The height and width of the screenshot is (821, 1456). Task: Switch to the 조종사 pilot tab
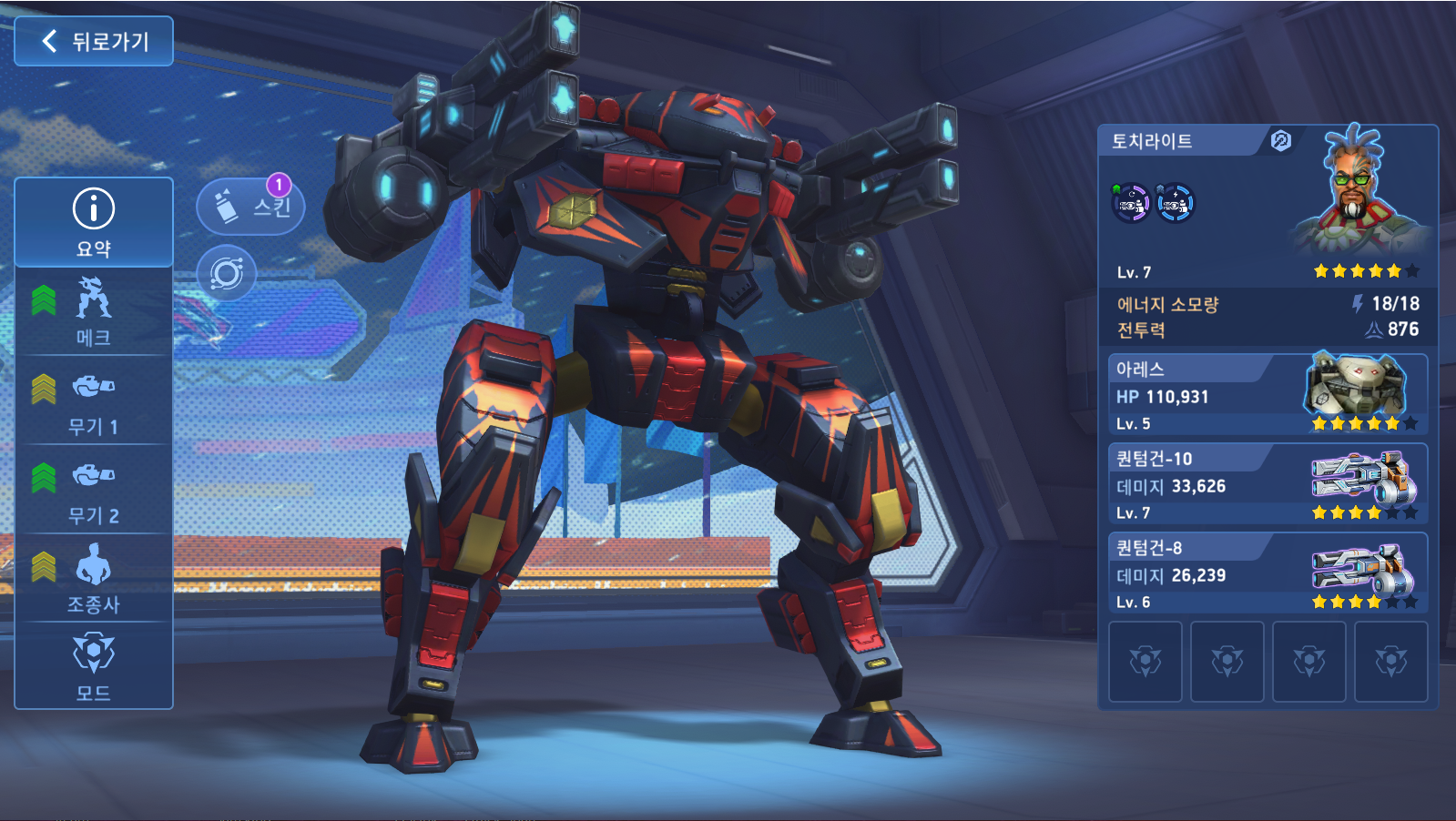(x=94, y=579)
